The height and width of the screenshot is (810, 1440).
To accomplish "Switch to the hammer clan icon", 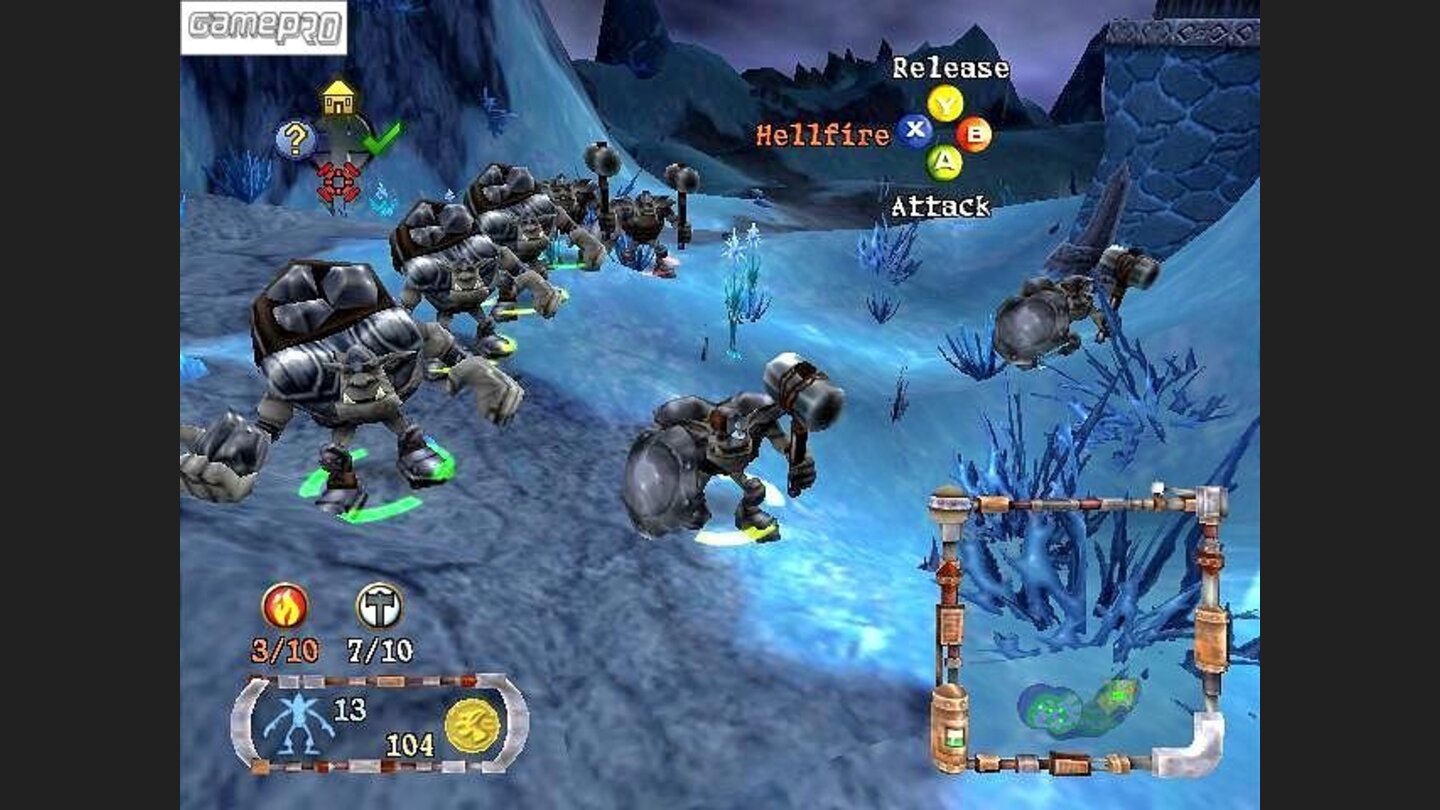I will (x=379, y=606).
